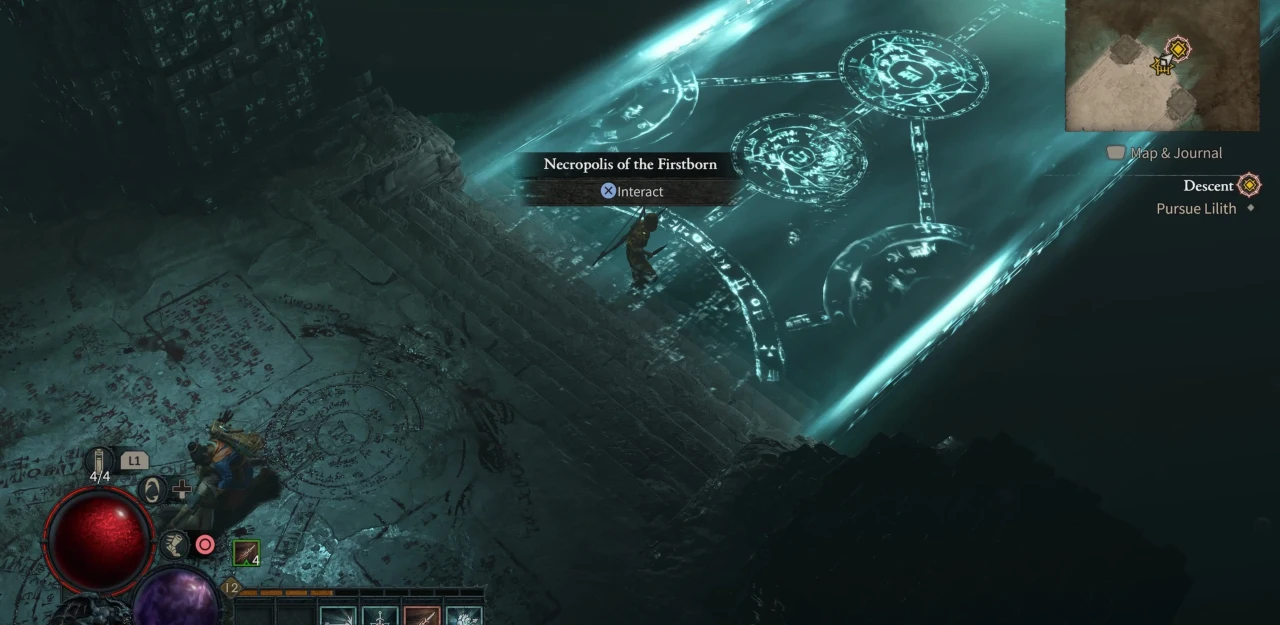Inspect the green-bordered buff icon showing 4
This screenshot has height=625, width=1280.
(x=246, y=553)
